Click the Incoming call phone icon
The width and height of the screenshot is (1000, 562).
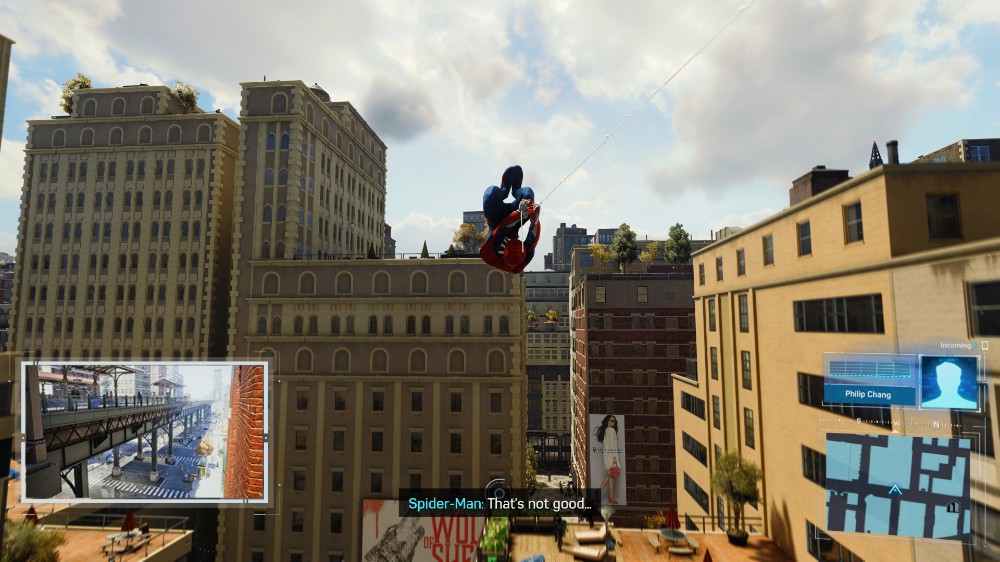click(984, 345)
